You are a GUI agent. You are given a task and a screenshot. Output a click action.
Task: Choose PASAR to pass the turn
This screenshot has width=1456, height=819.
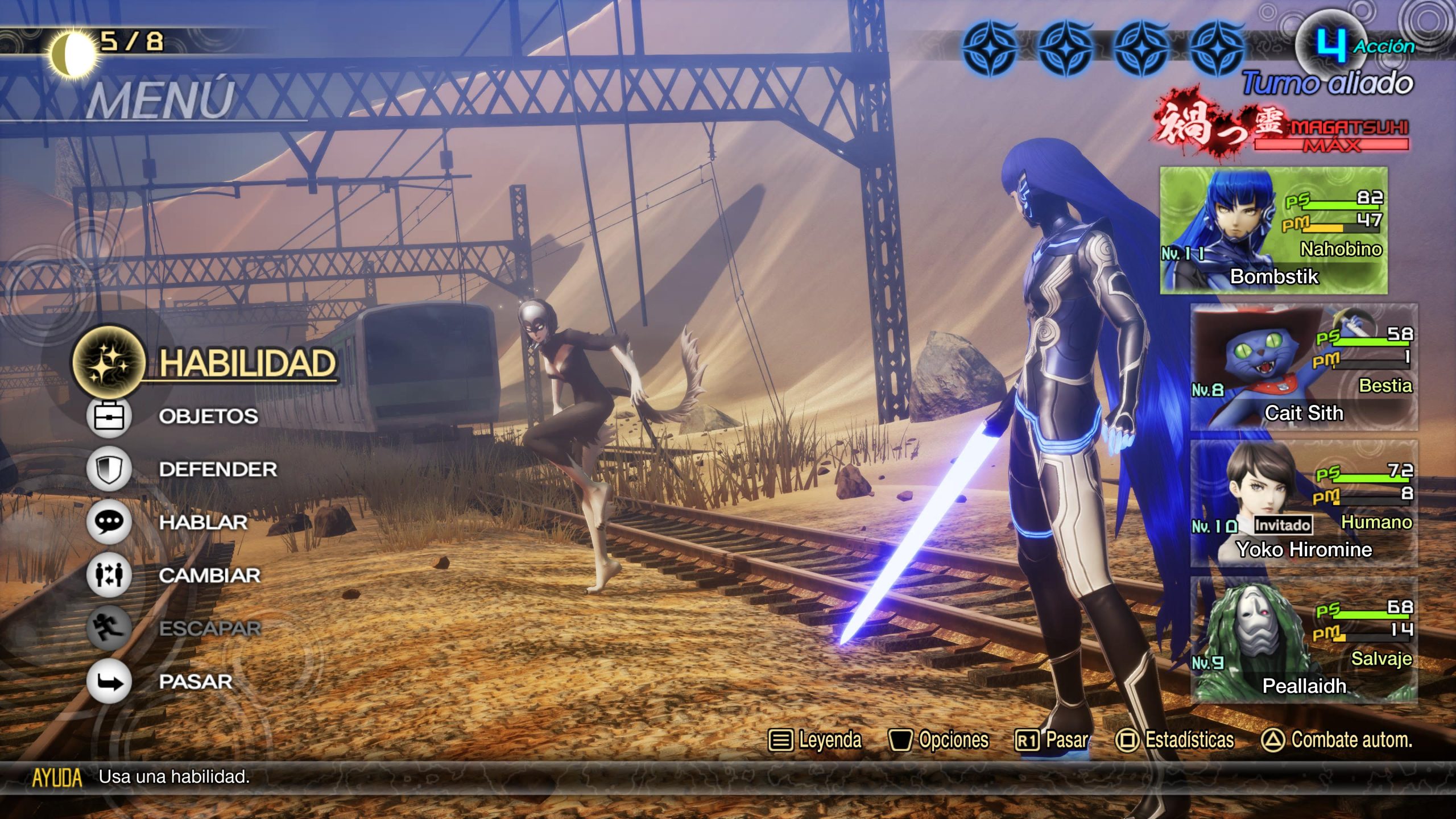[x=196, y=681]
